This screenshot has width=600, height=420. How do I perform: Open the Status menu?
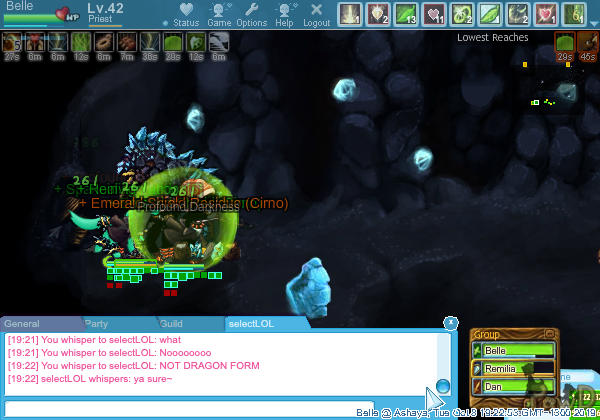click(185, 14)
